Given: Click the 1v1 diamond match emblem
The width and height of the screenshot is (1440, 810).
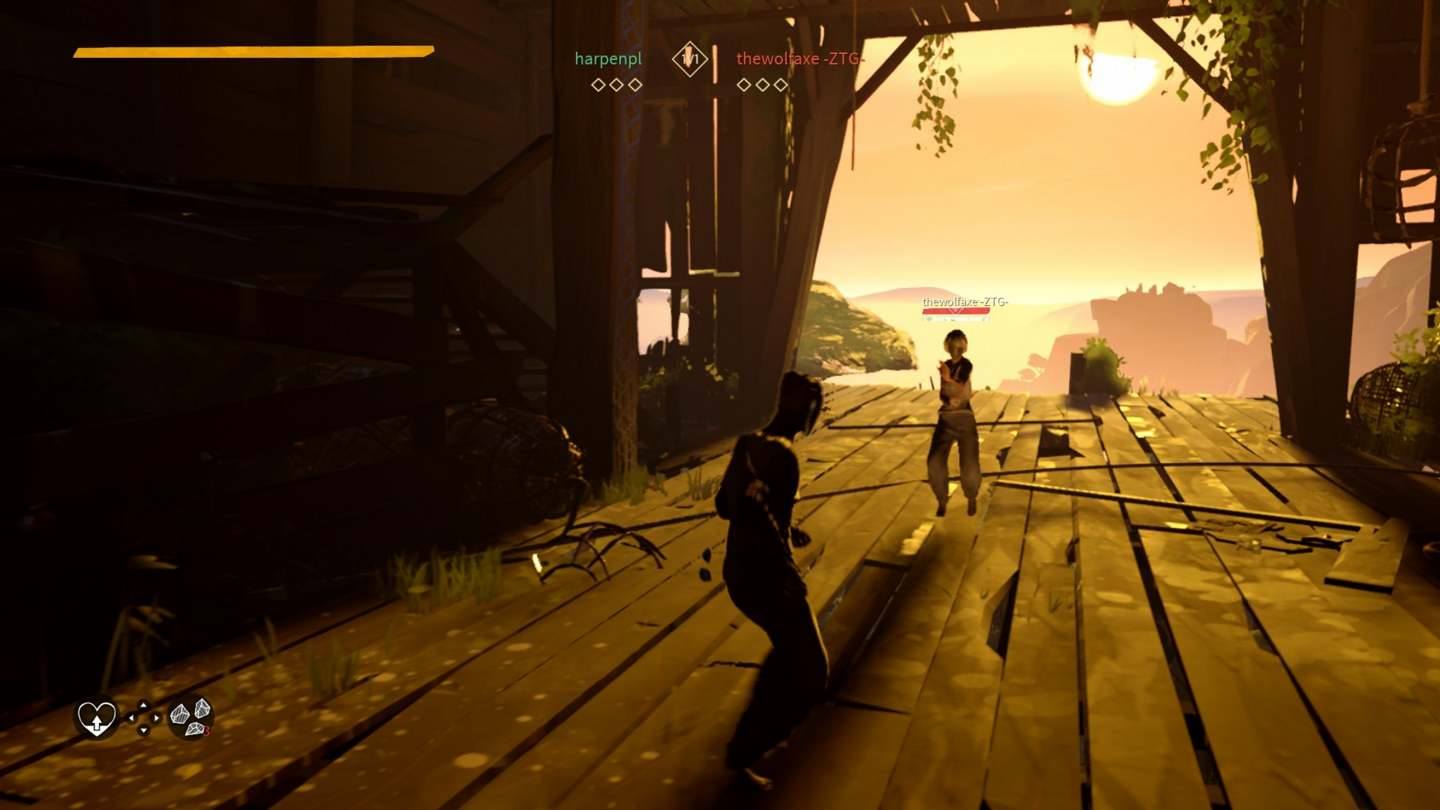Looking at the screenshot, I should (x=689, y=59).
